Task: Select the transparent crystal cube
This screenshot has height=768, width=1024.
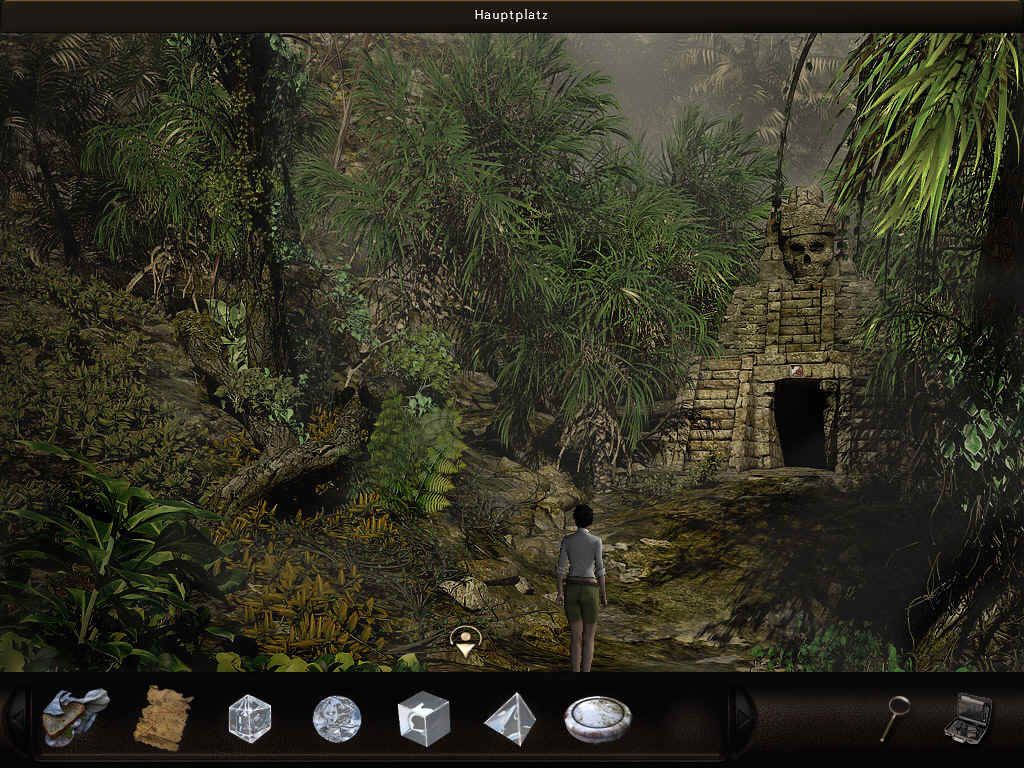Action: coord(249,718)
